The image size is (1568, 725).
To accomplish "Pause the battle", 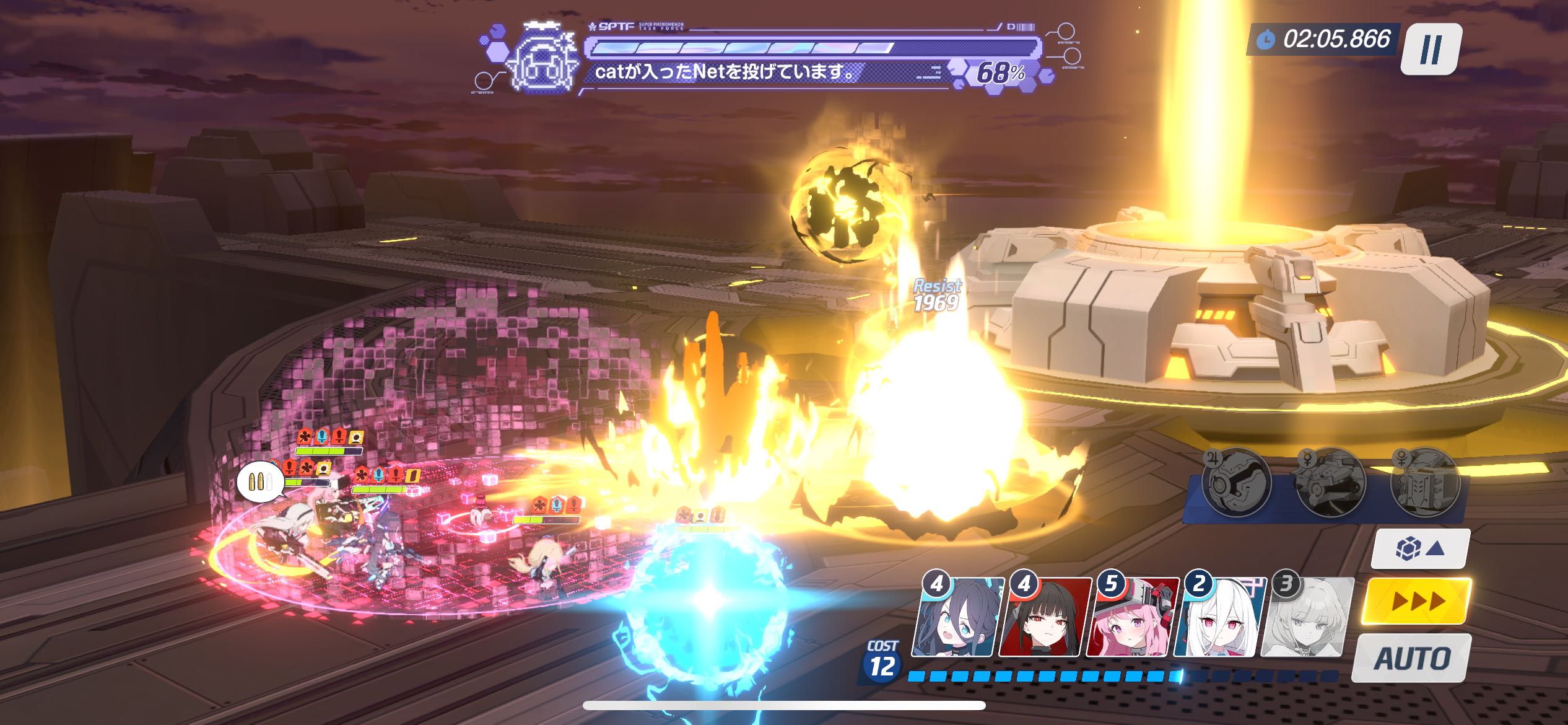I will point(1430,49).
